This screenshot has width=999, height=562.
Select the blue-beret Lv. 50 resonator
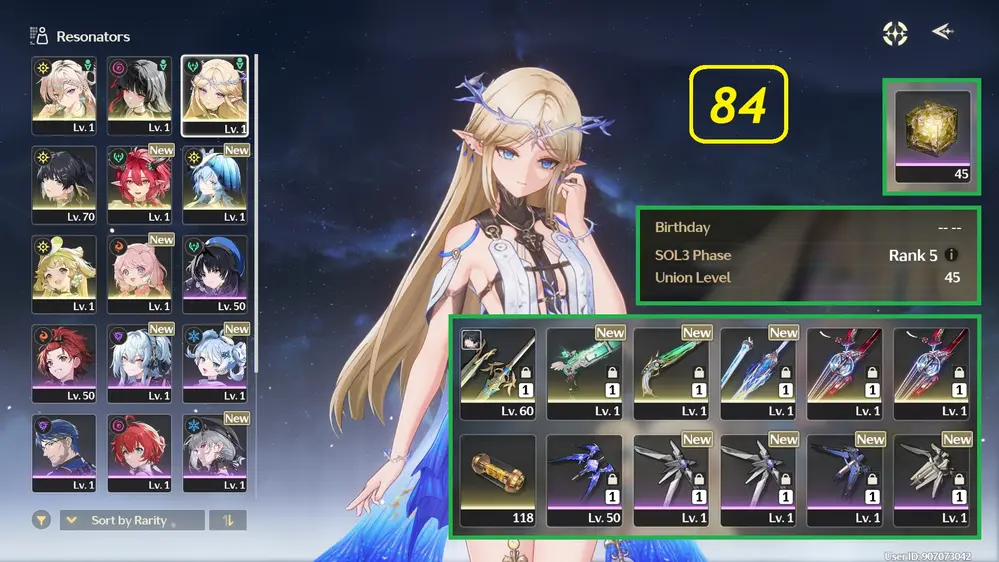[x=215, y=273]
